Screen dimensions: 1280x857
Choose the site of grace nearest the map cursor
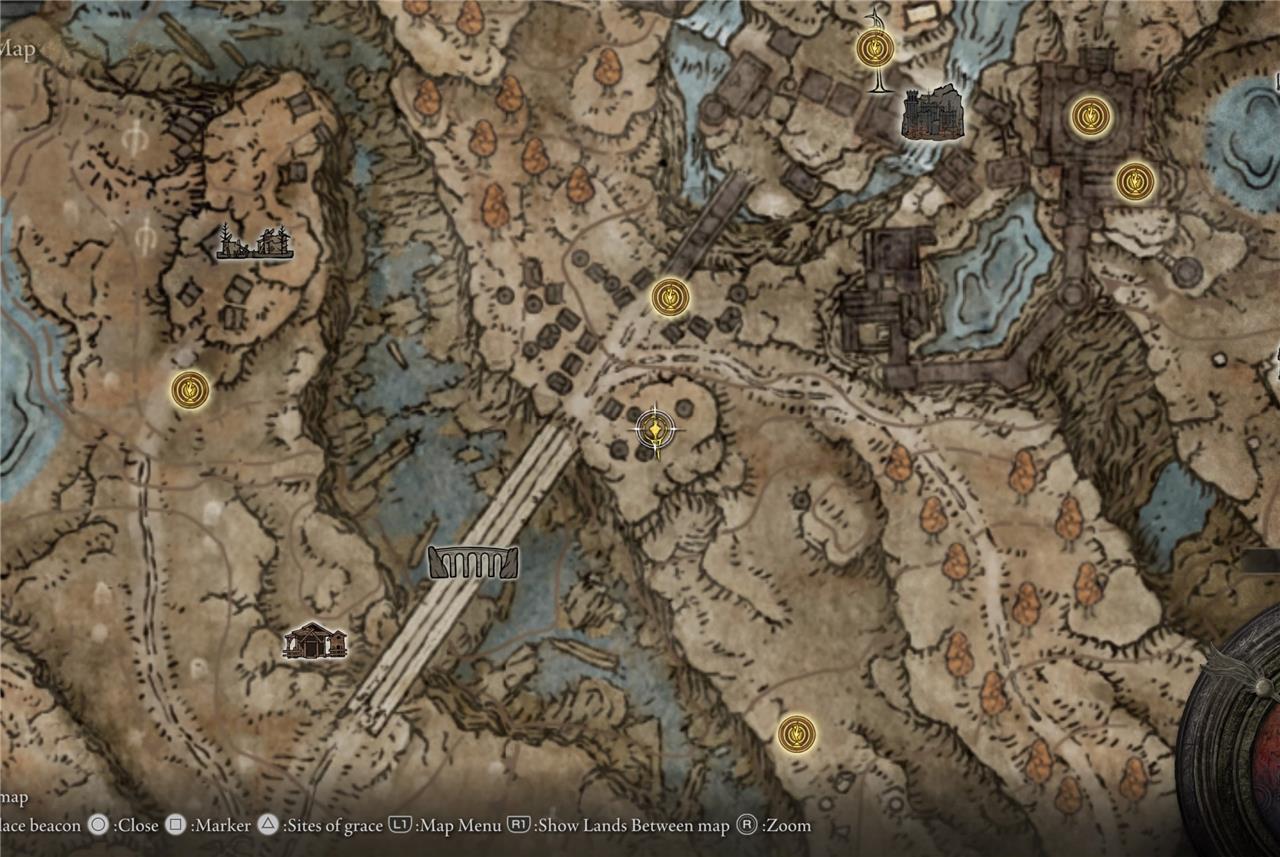(670, 298)
